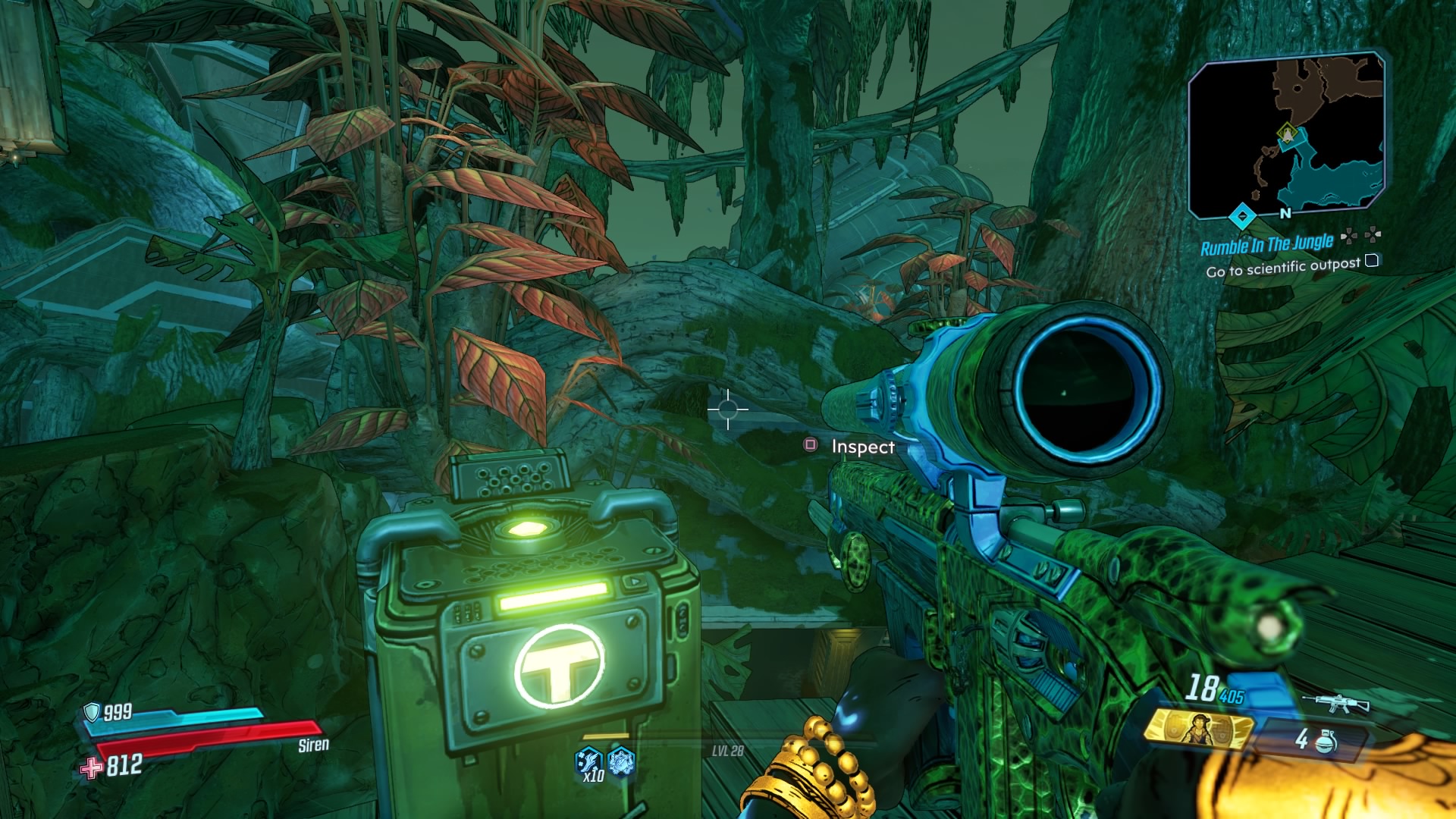Select the Rumble In The Jungle mission title
This screenshot has height=819, width=1456.
[x=1268, y=243]
